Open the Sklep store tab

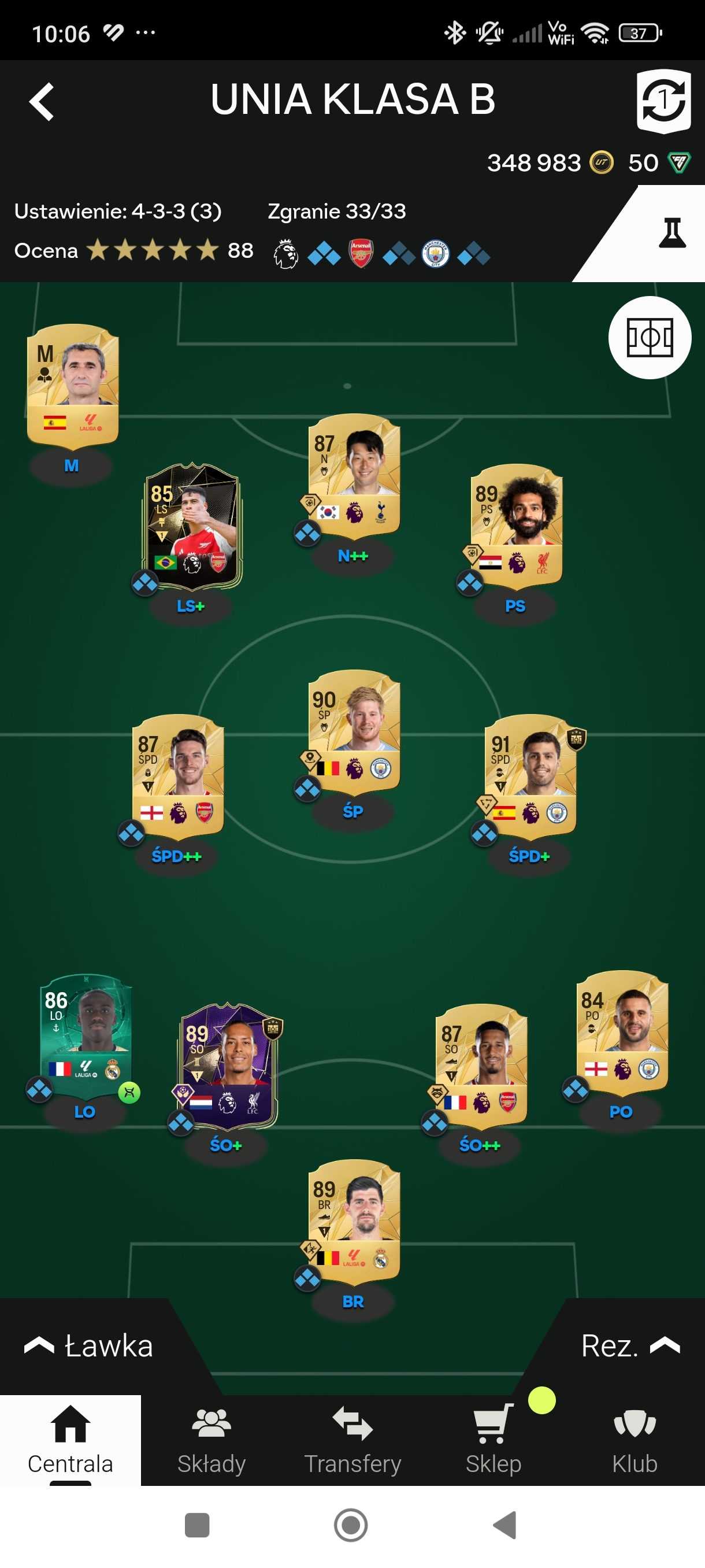click(x=493, y=1440)
